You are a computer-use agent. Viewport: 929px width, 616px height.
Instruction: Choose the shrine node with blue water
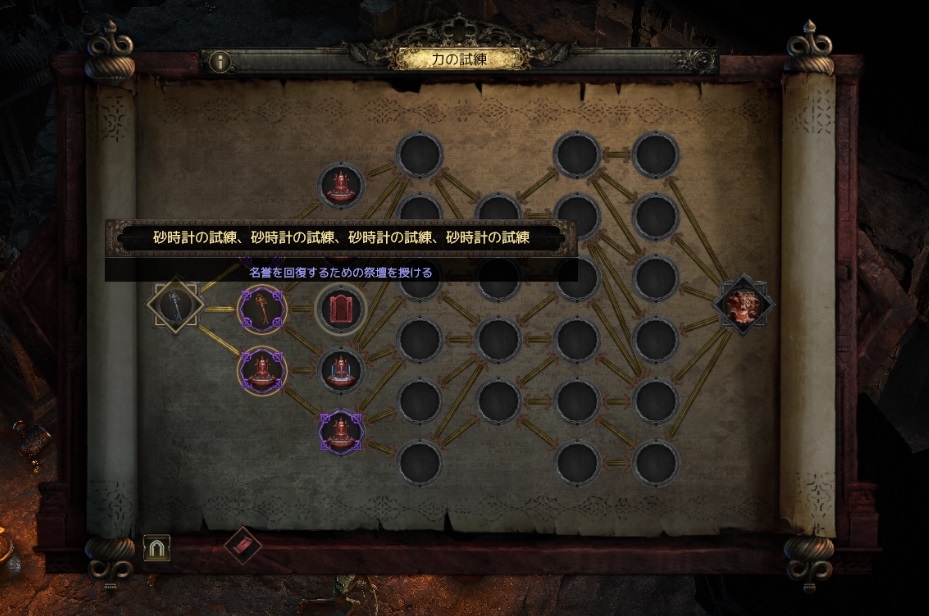pos(341,370)
